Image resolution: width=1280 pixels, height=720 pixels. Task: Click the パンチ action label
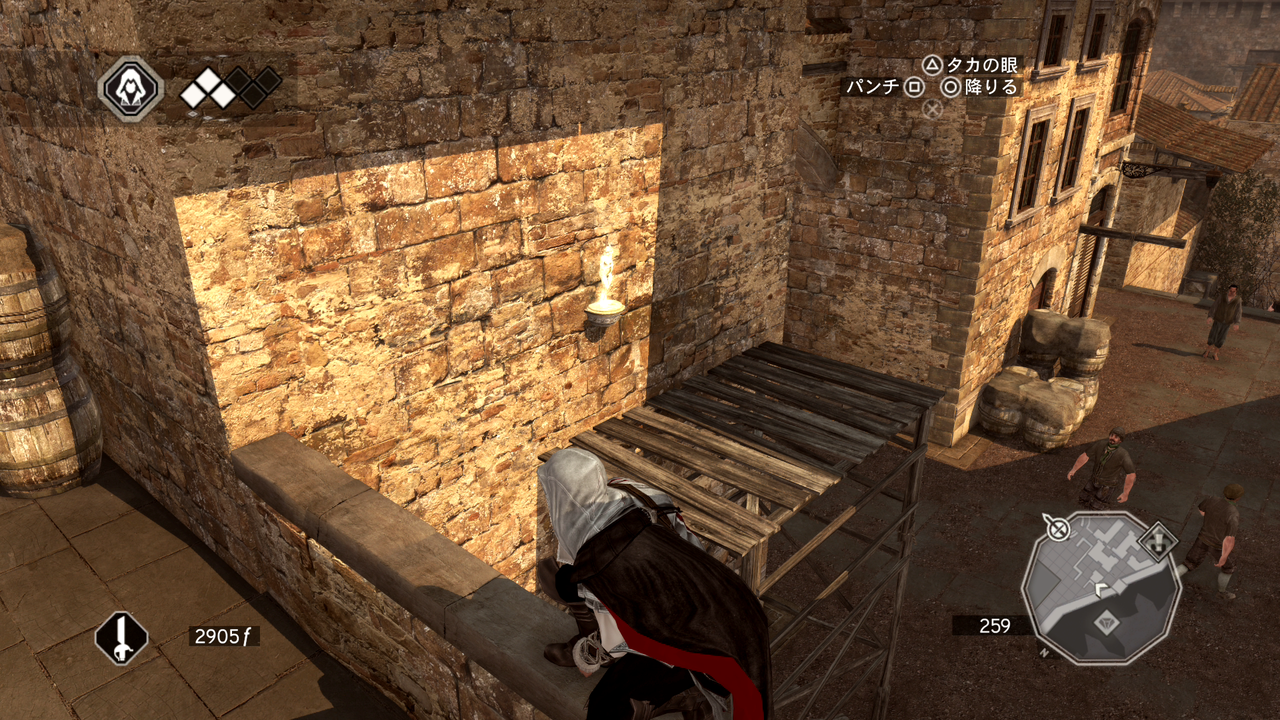pos(871,88)
